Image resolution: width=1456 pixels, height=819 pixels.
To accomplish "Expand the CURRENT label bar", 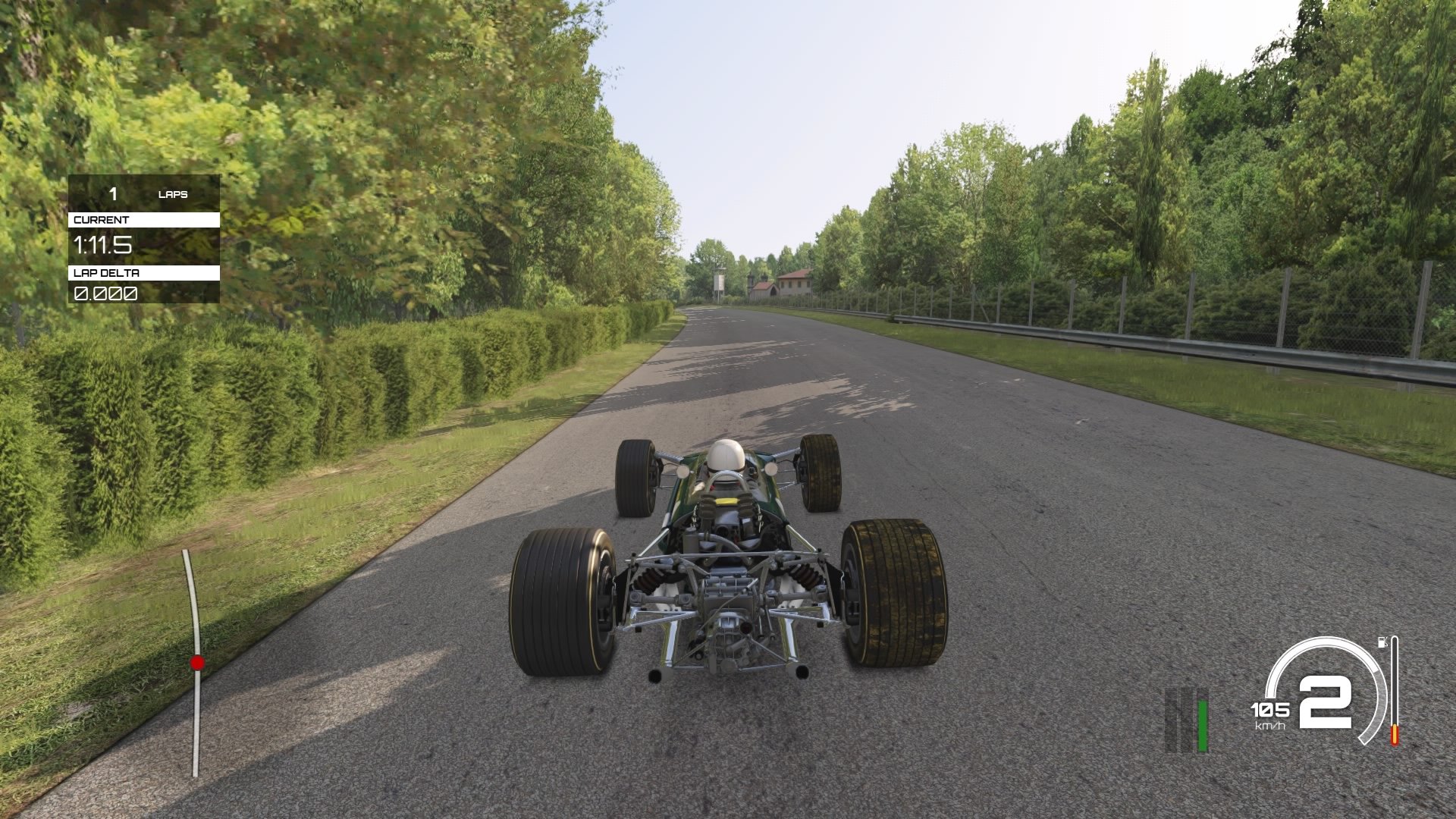I will click(x=144, y=219).
